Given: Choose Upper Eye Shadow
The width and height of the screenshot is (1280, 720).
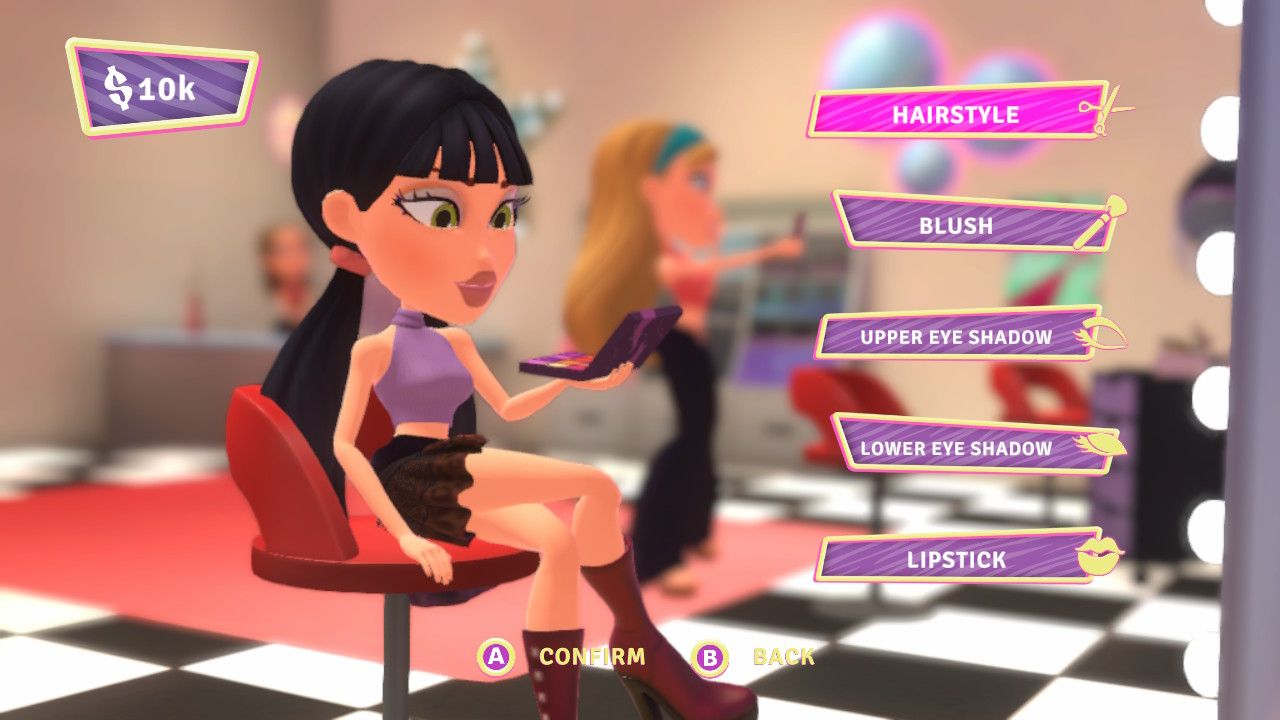Looking at the screenshot, I should (x=956, y=337).
